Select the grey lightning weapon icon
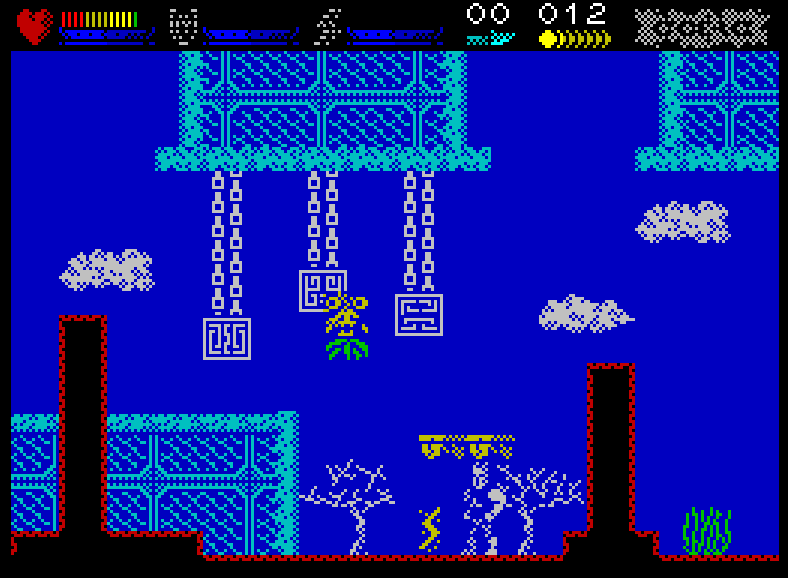Viewport: 788px width, 578px height. coord(328,25)
